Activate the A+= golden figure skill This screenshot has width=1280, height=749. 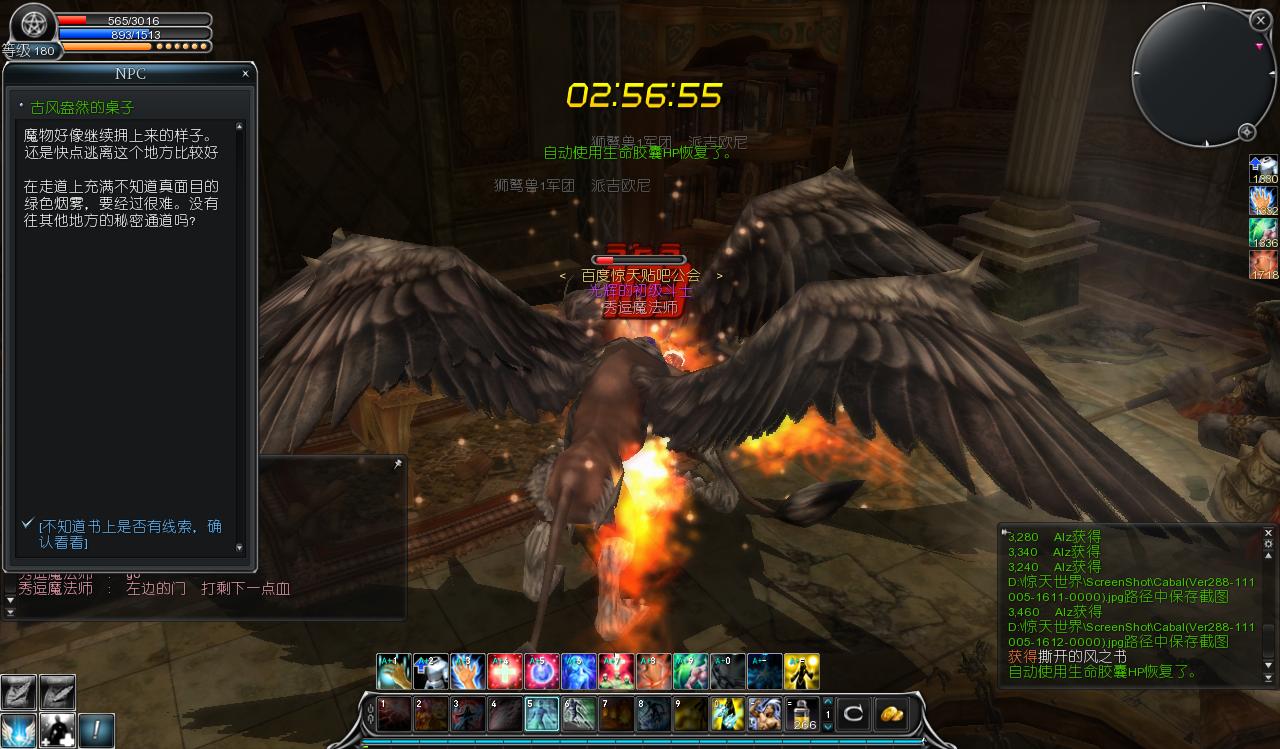coord(802,671)
